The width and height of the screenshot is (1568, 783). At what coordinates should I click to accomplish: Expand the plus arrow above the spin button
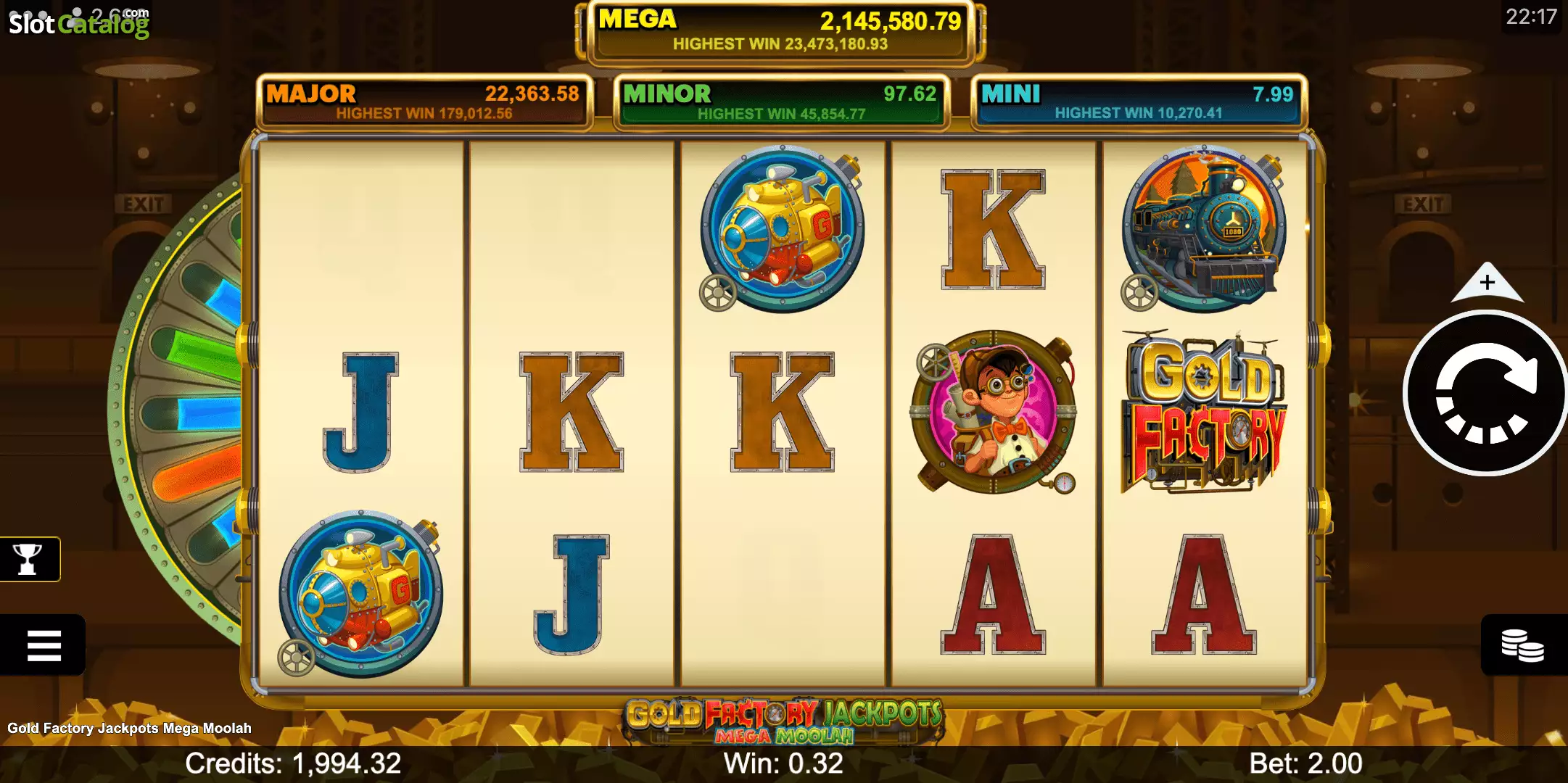tap(1487, 283)
